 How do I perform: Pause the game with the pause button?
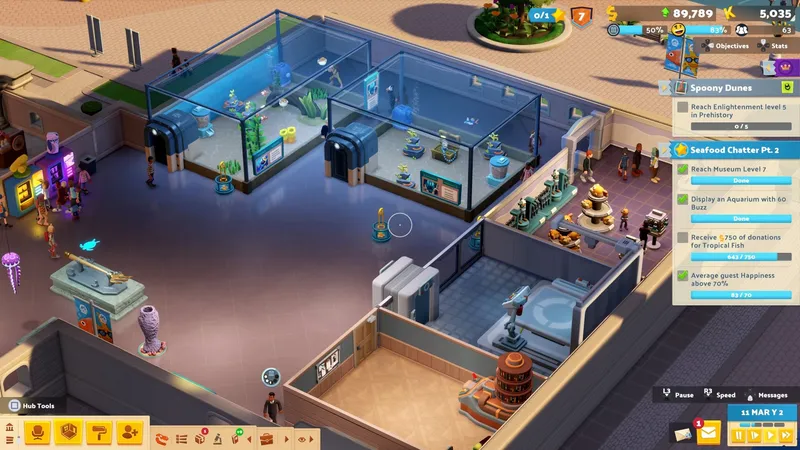coord(741,435)
